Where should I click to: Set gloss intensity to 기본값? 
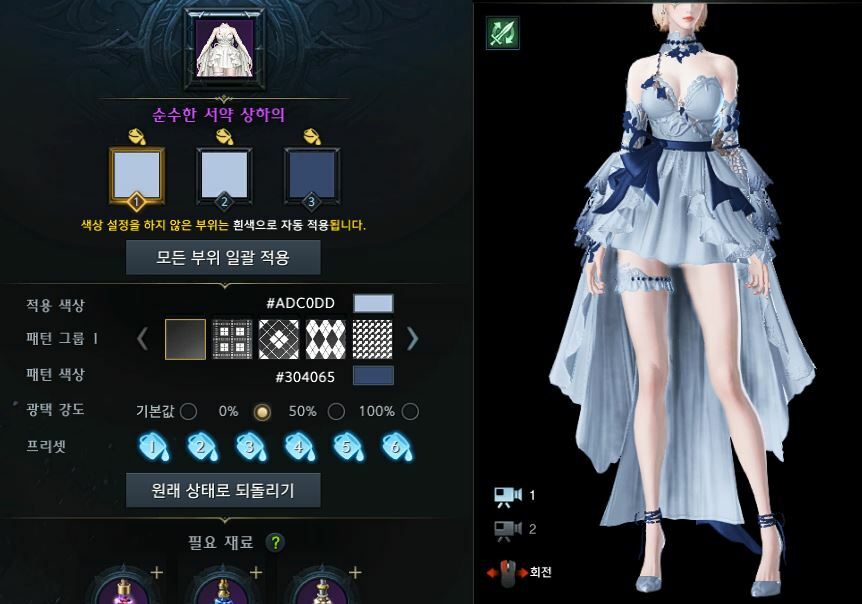[x=188, y=411]
